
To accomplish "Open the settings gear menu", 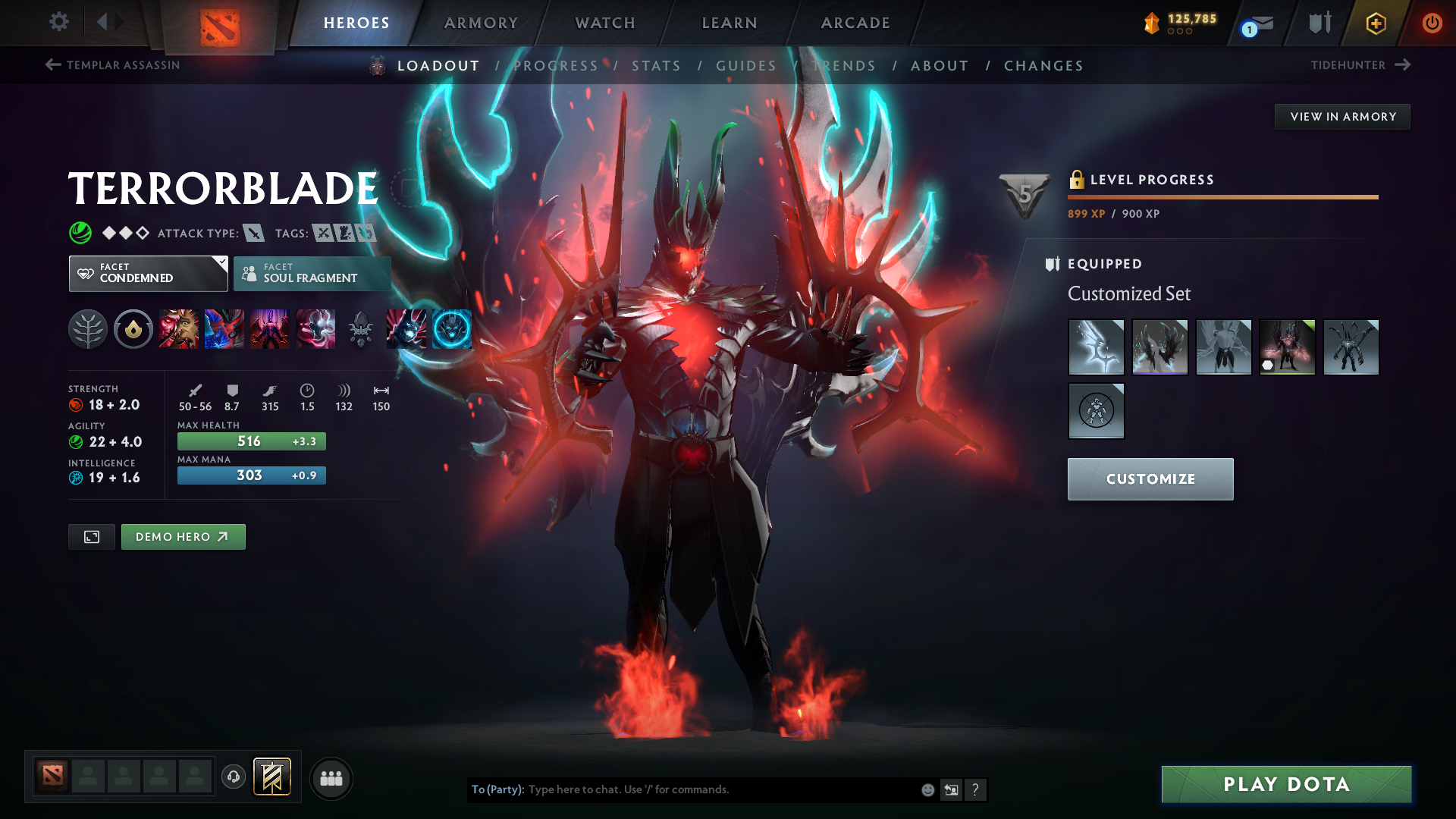I will 59,22.
